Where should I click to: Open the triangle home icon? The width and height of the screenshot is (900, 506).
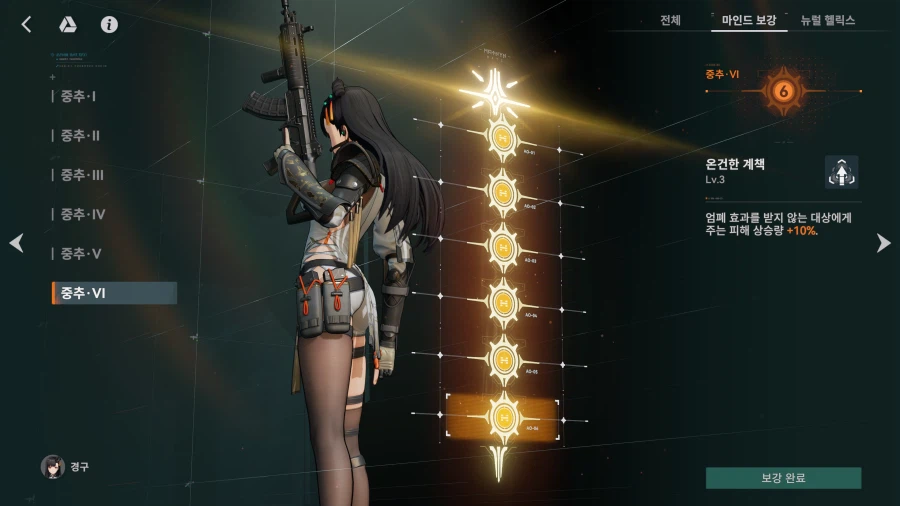pos(69,25)
